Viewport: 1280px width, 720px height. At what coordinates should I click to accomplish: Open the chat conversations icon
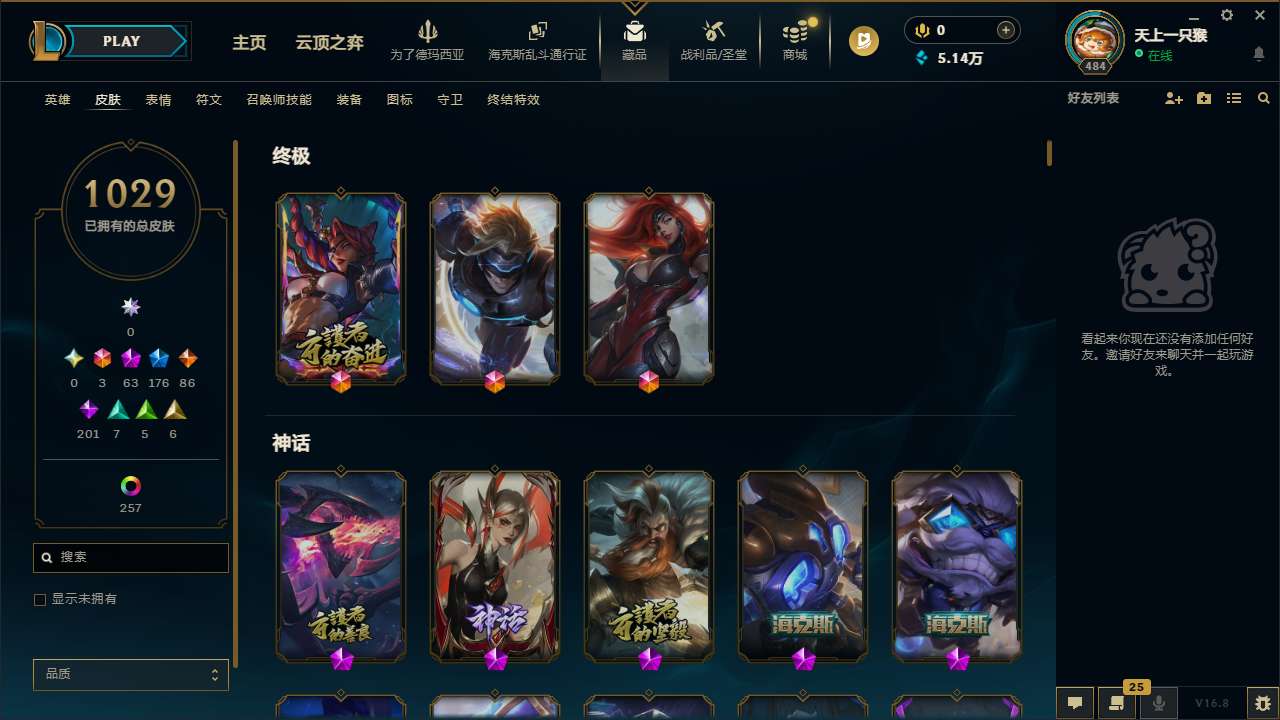click(x=1074, y=702)
